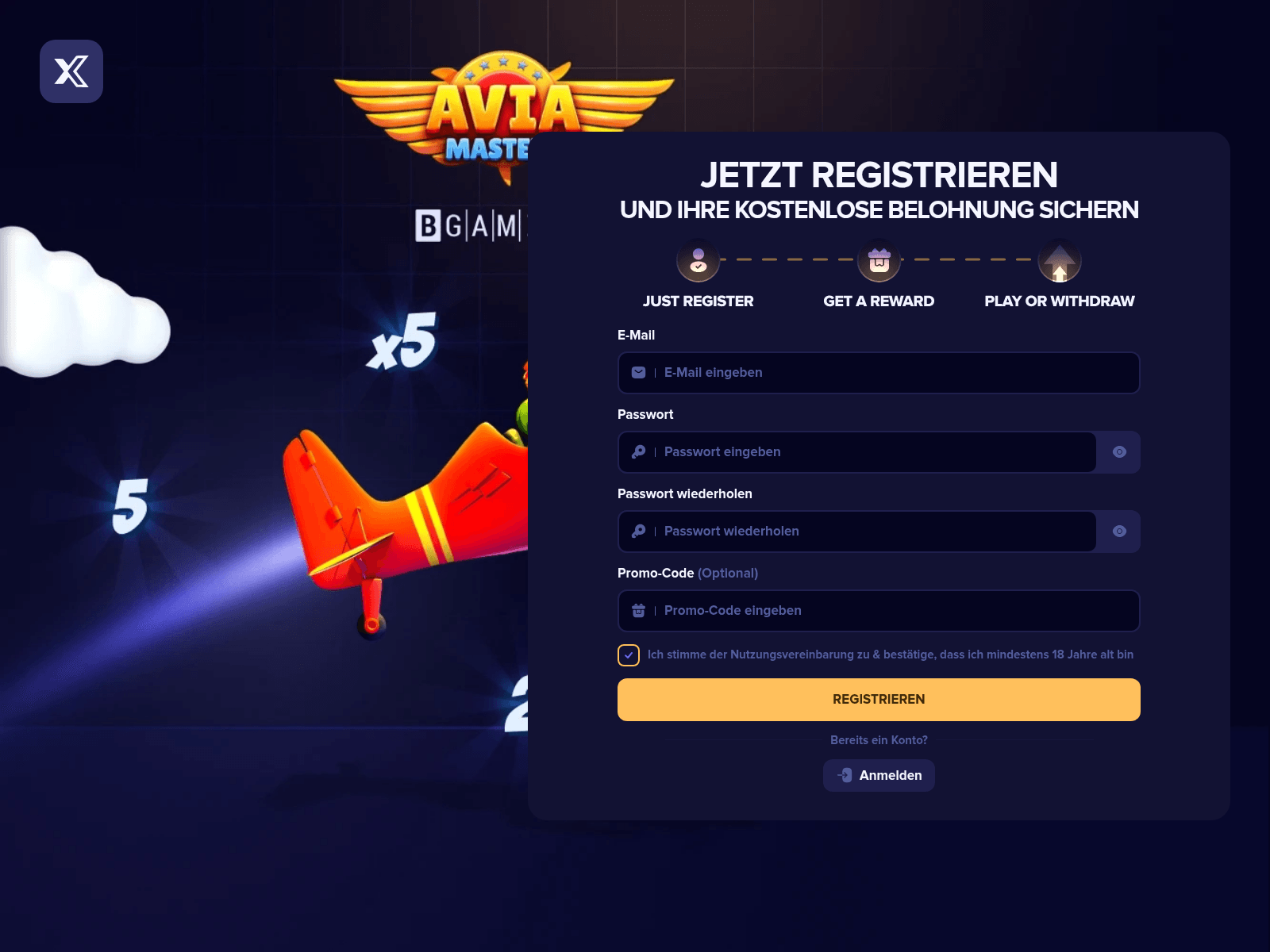Click the Anmelden button
This screenshot has height=952, width=1270.
(879, 775)
